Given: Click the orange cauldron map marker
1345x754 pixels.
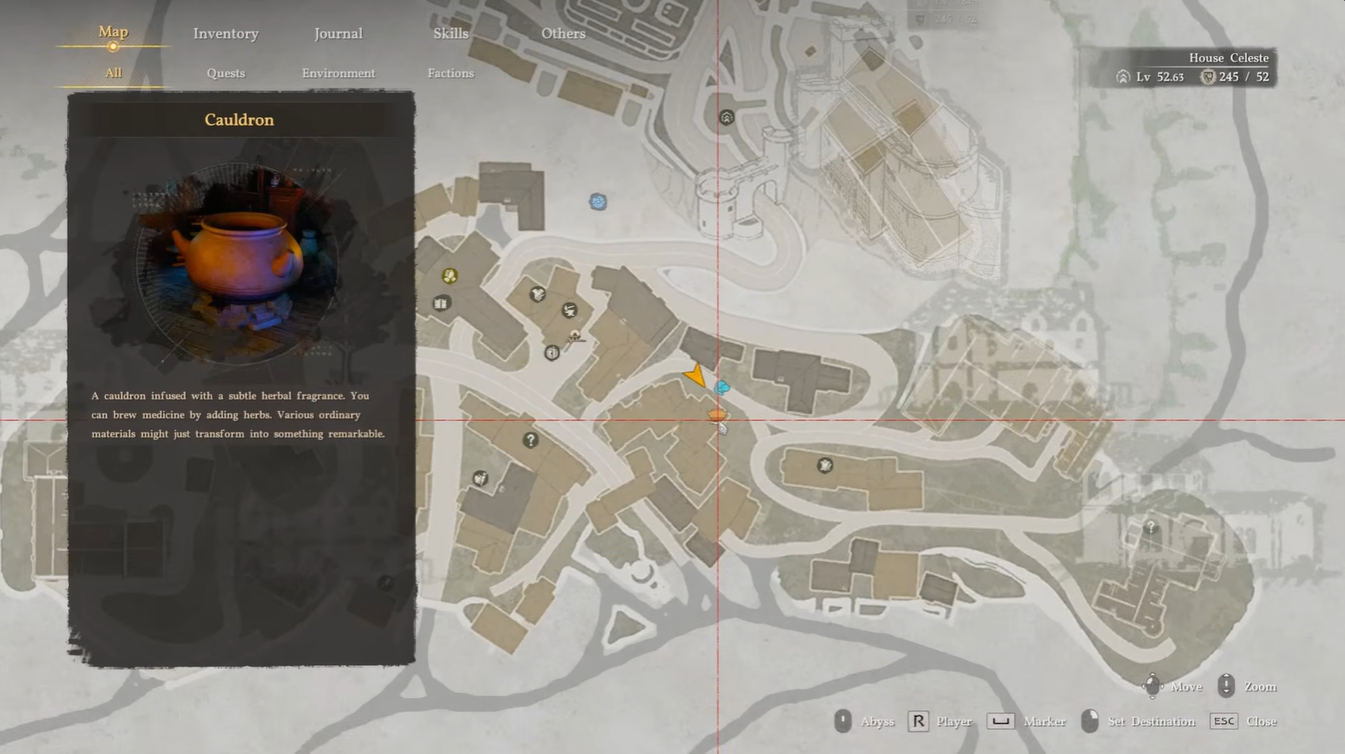Looking at the screenshot, I should coord(716,413).
